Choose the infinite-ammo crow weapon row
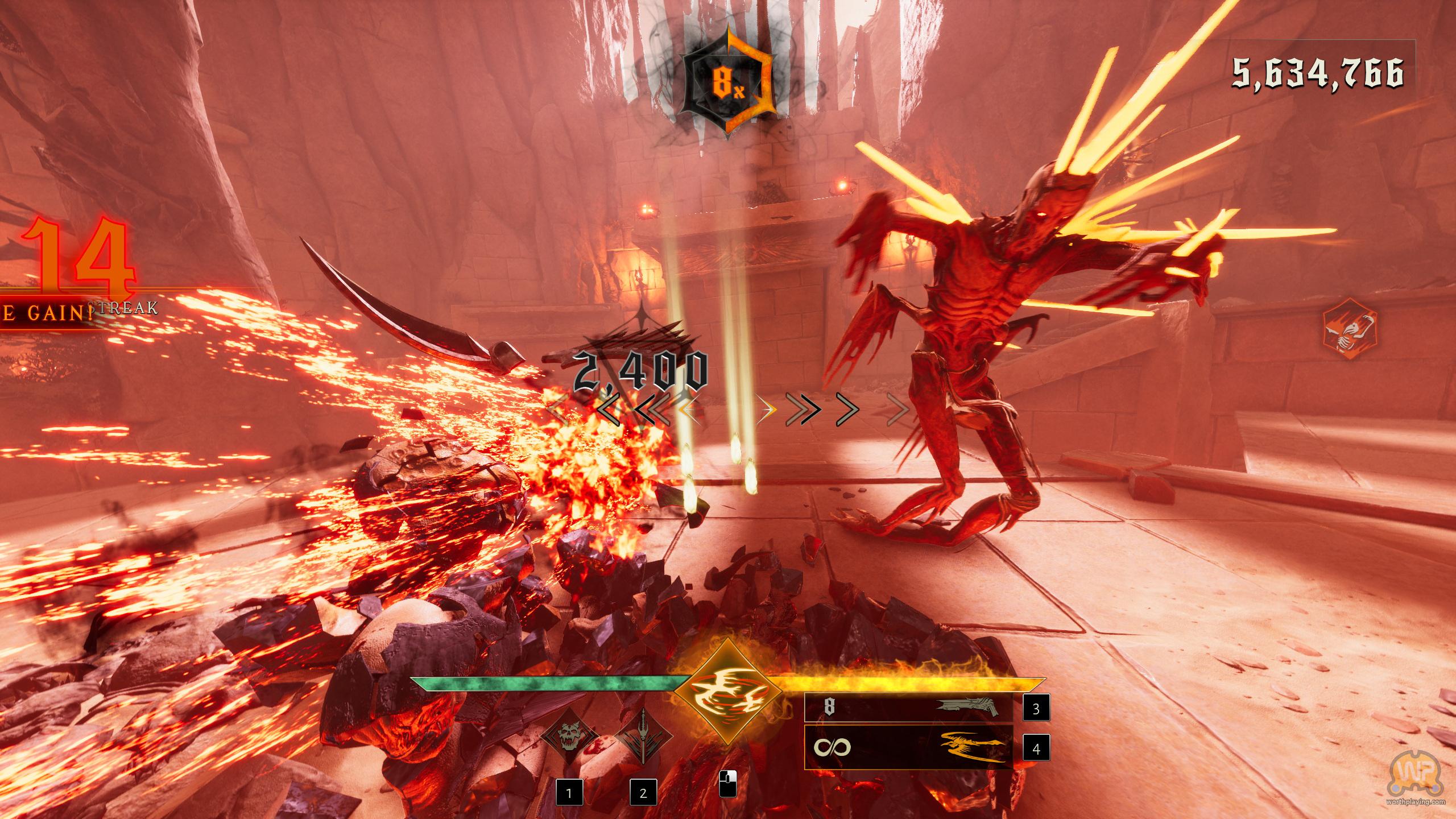Viewport: 1456px width, 819px height. [x=909, y=747]
